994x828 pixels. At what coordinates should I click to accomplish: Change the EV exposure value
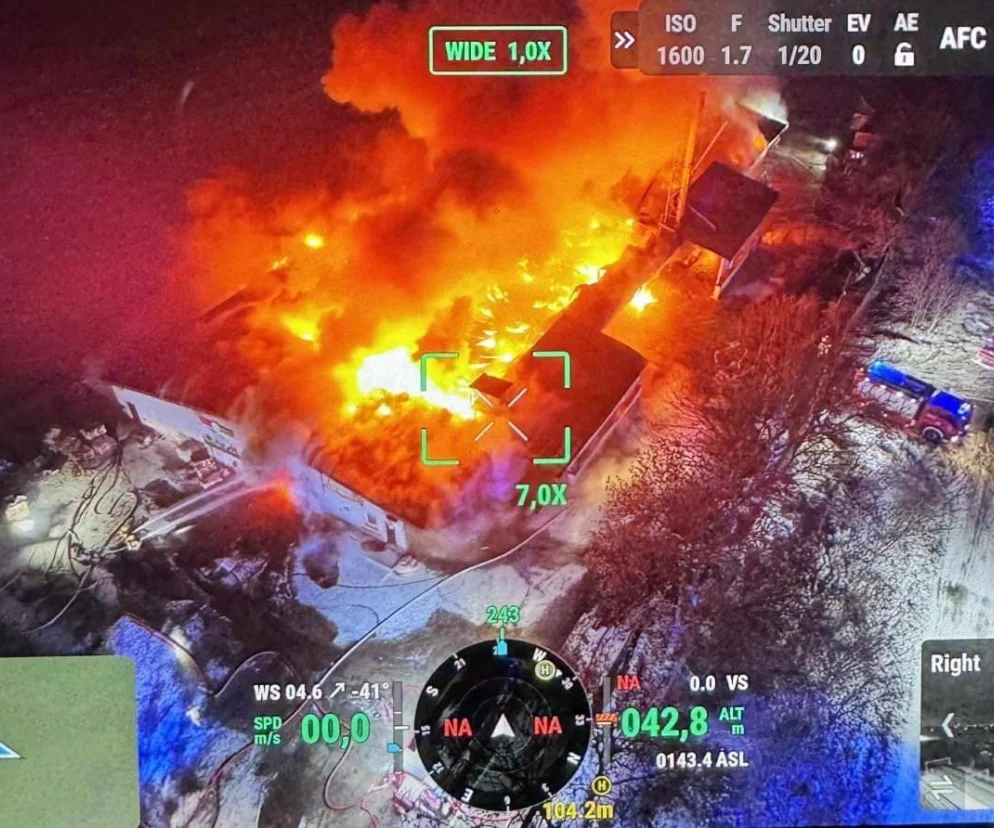[858, 41]
